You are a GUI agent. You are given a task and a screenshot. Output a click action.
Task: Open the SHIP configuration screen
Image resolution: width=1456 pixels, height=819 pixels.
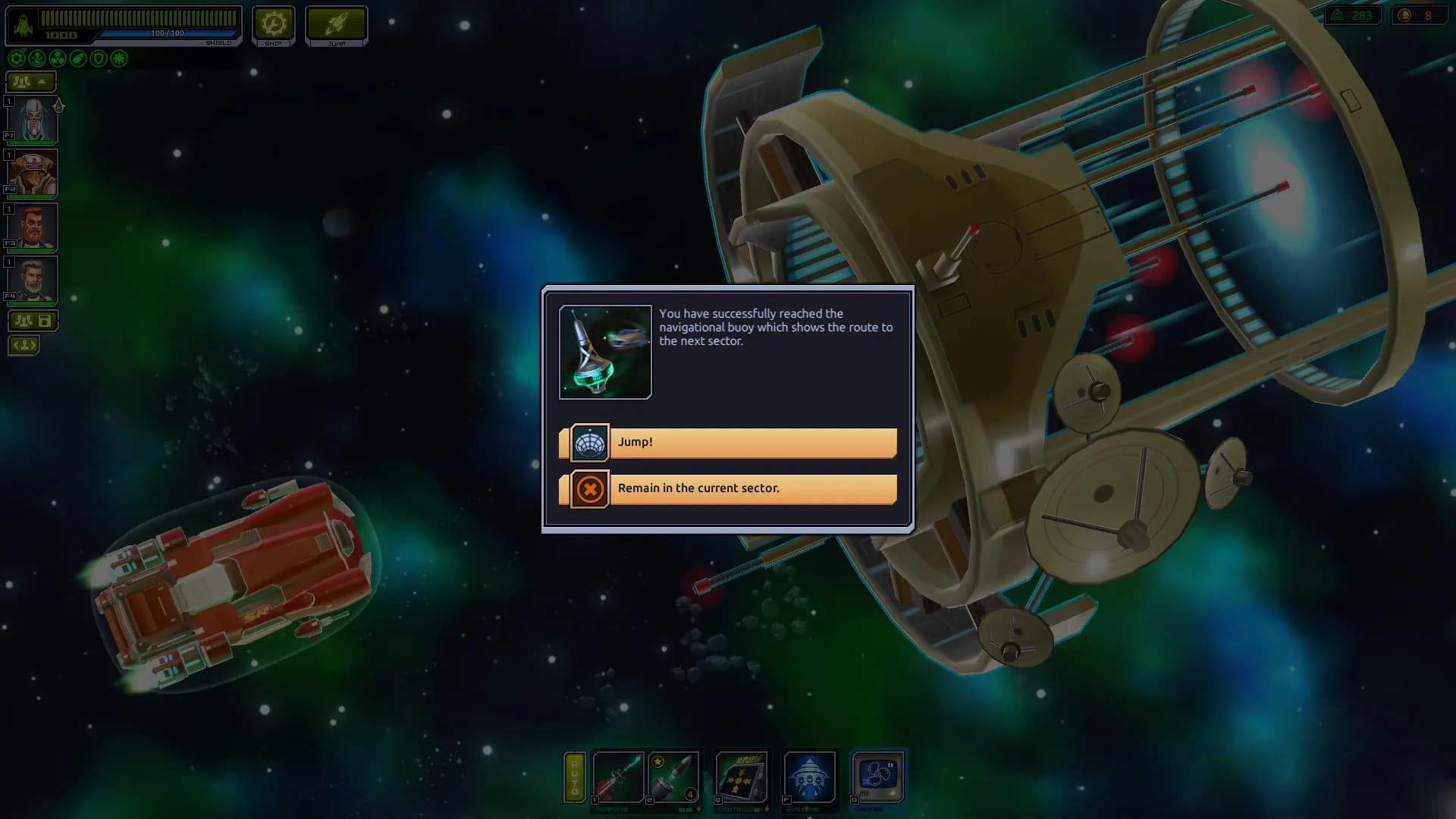273,24
